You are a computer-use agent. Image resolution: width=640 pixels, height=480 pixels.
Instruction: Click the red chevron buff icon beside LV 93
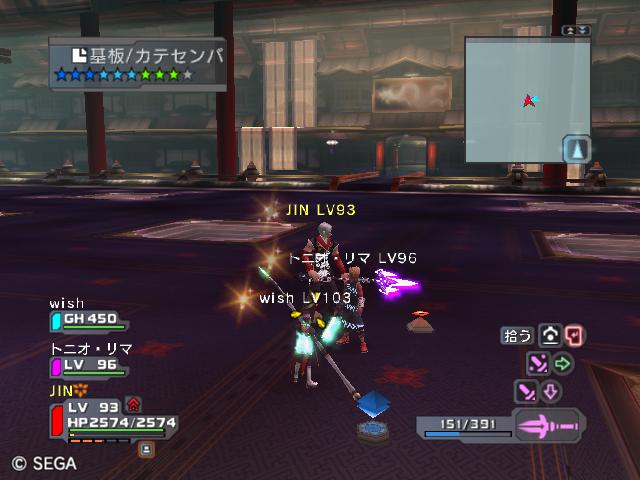point(134,405)
